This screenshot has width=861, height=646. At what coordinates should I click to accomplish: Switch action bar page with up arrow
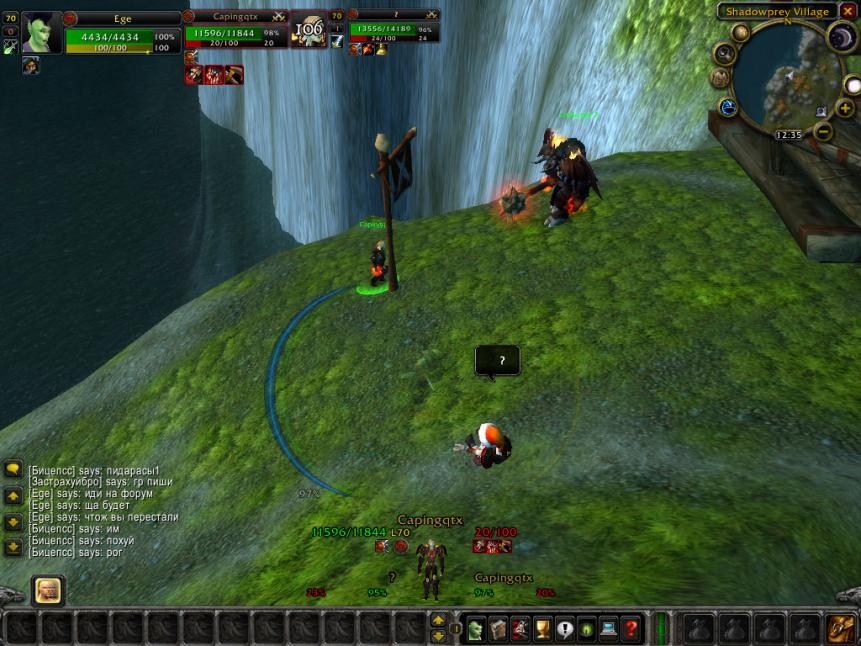[x=438, y=621]
